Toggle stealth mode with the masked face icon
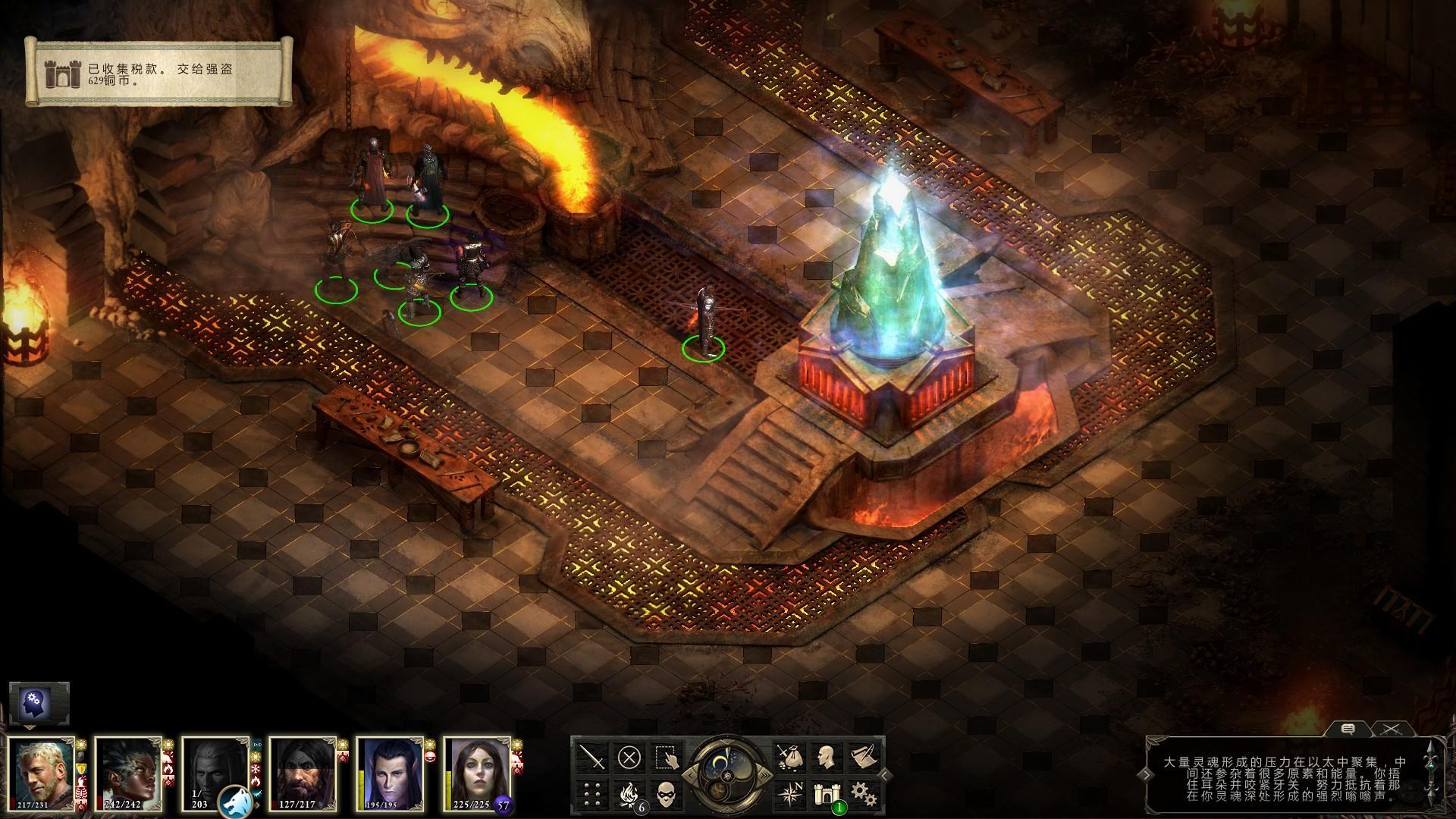 click(665, 793)
